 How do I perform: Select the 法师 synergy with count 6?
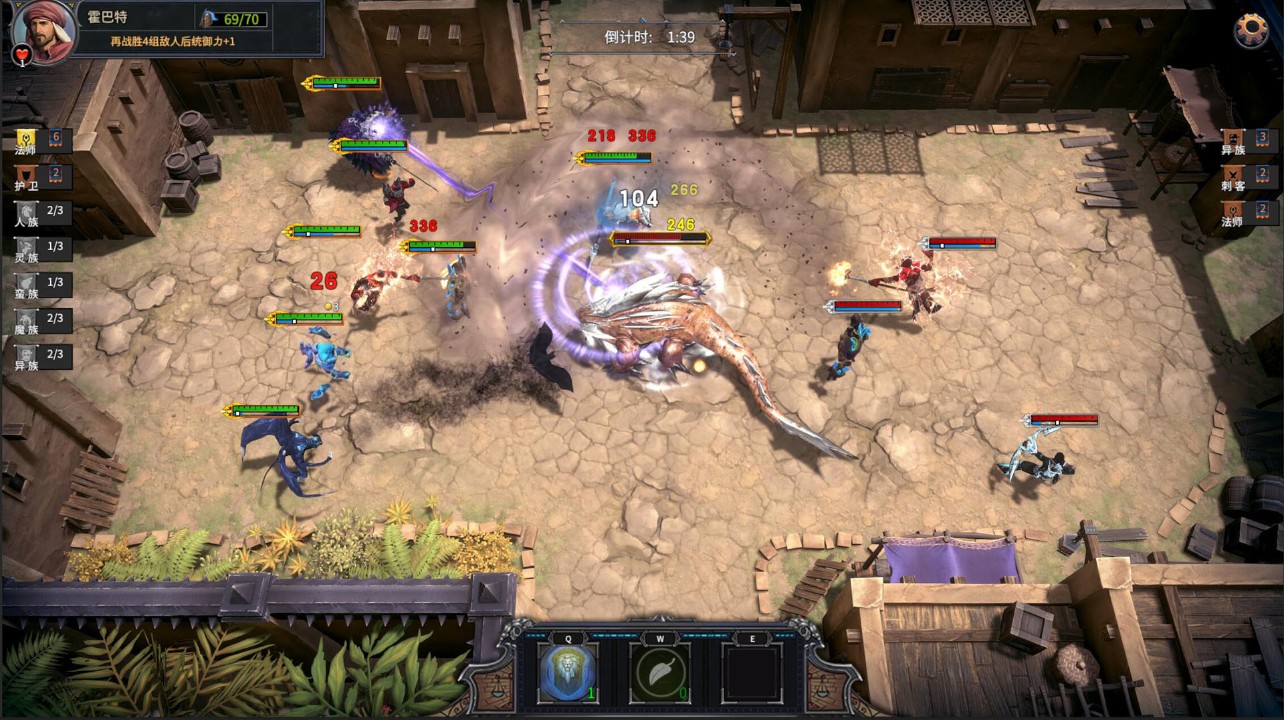(27, 139)
